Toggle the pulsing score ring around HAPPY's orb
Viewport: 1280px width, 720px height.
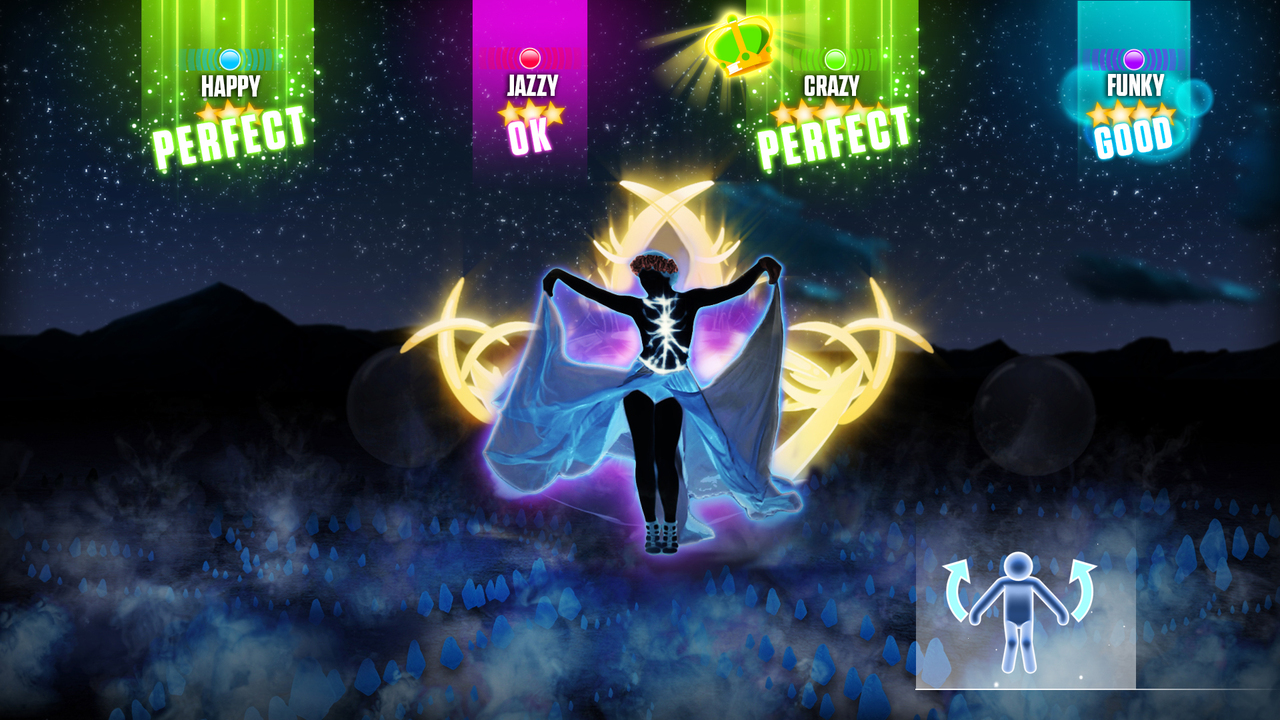tap(228, 58)
